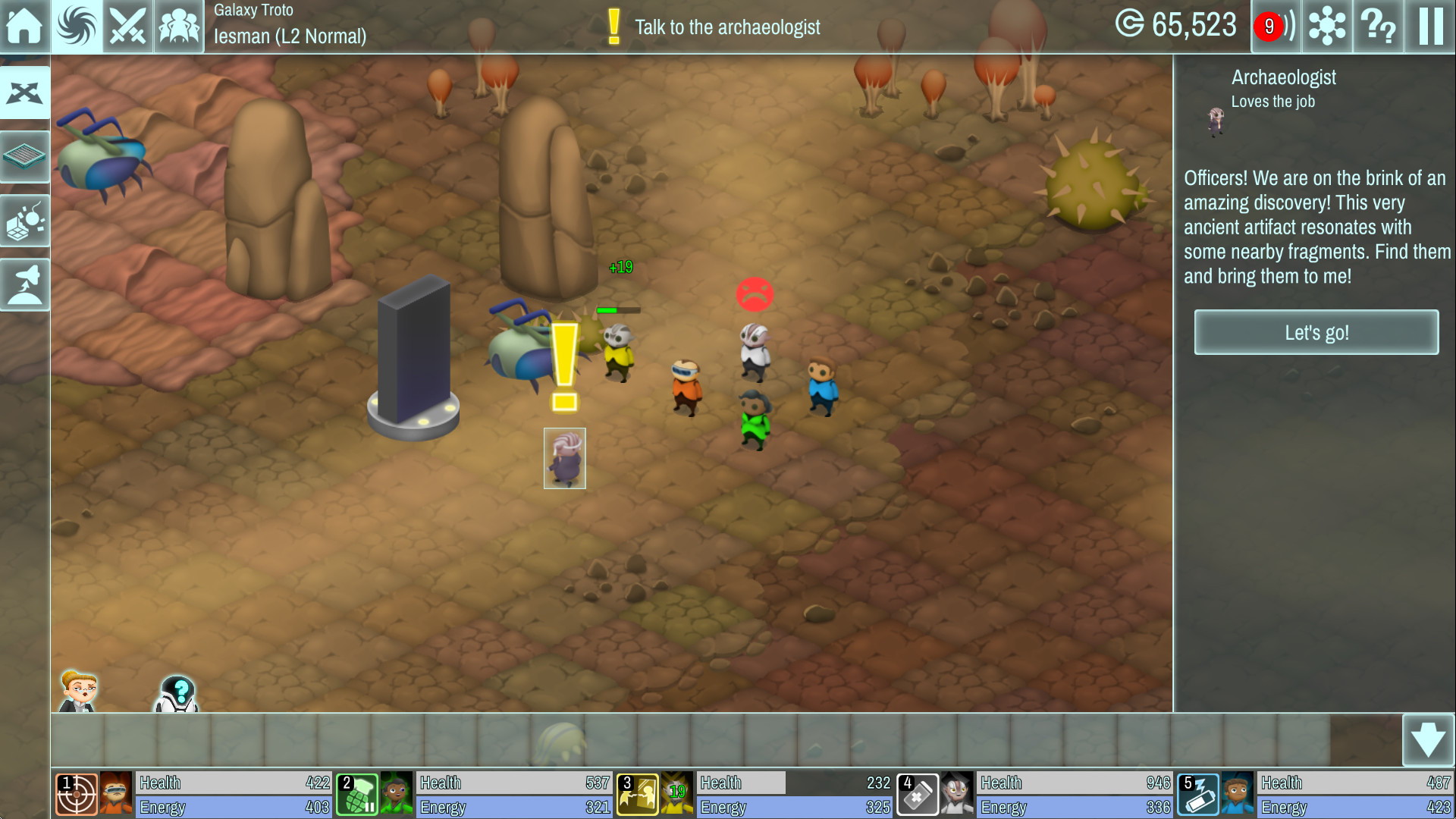Viewport: 1456px width, 819px height.
Task: Open the crew roster icon
Action: (x=177, y=27)
